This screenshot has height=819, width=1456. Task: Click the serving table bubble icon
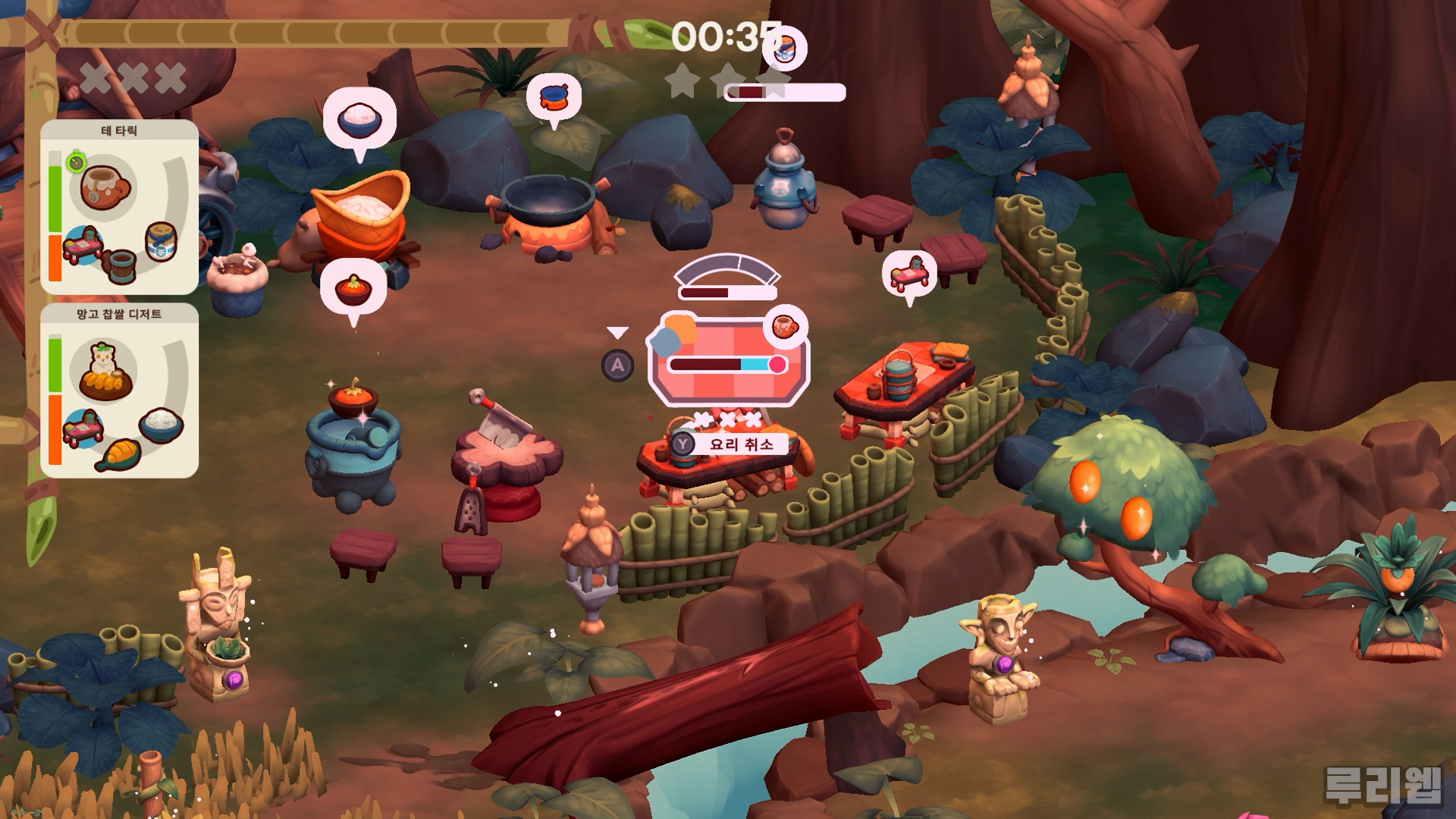909,273
